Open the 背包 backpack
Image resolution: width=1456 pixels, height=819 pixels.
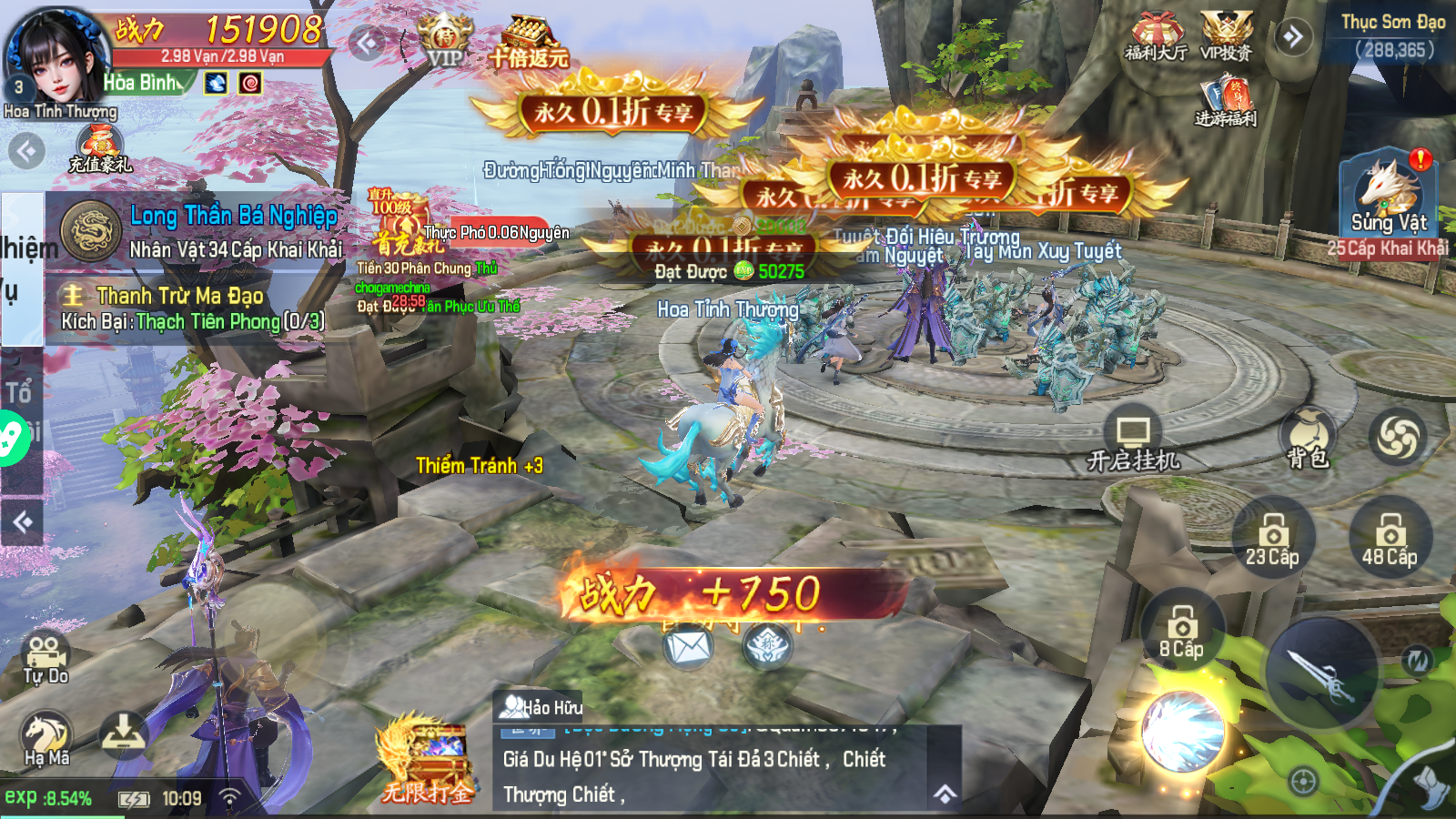point(1308,439)
